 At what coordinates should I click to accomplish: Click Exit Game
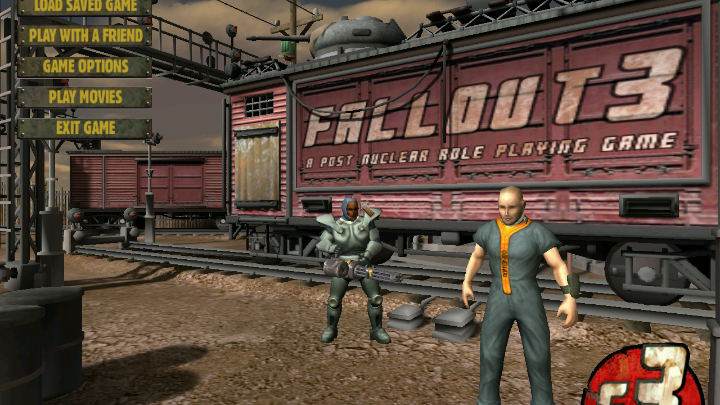coord(85,128)
